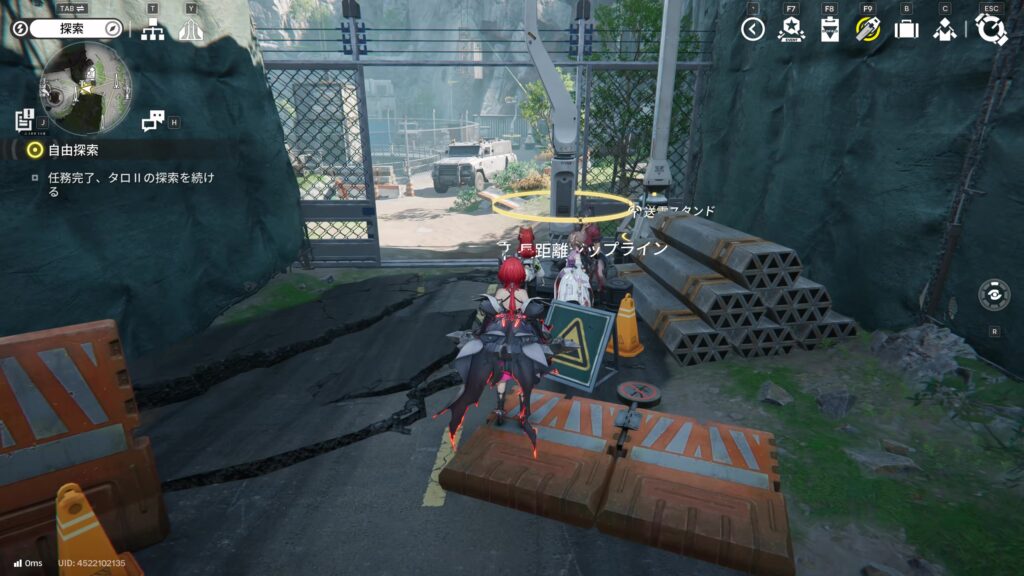Image resolution: width=1024 pixels, height=576 pixels.
Task: Open the road-shaped icon next to hierarchy
Action: point(190,30)
